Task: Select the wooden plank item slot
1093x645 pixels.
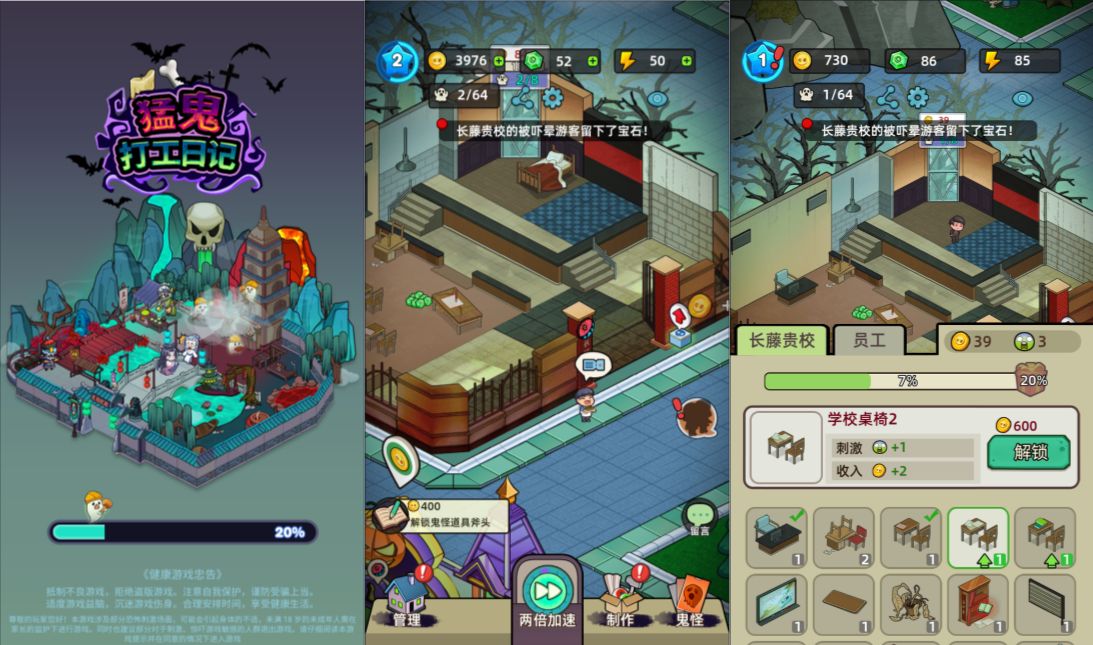Action: 843,604
